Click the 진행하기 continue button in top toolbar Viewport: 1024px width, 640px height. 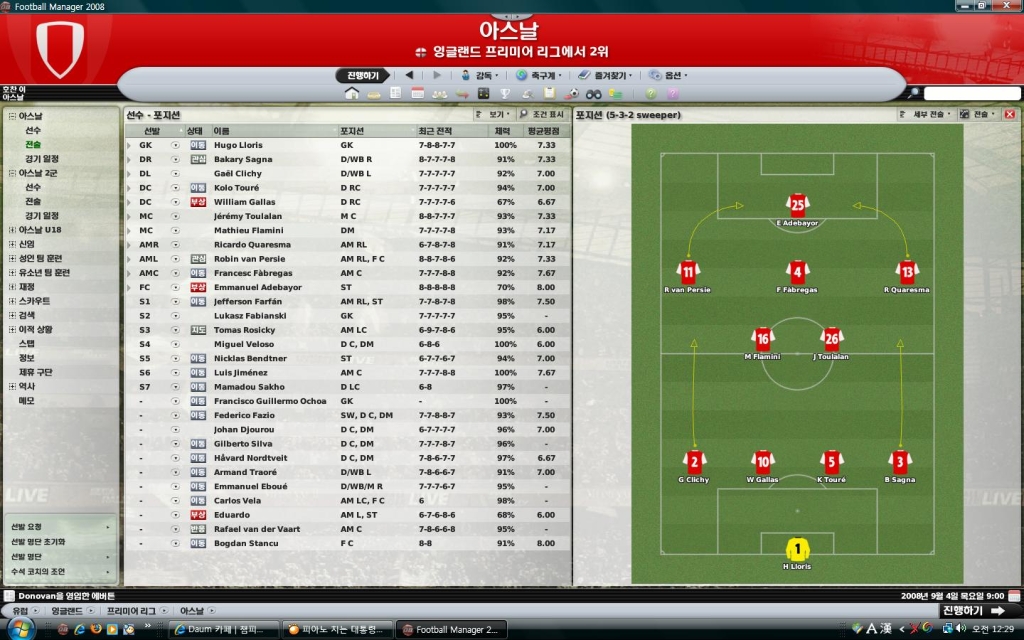[x=362, y=75]
